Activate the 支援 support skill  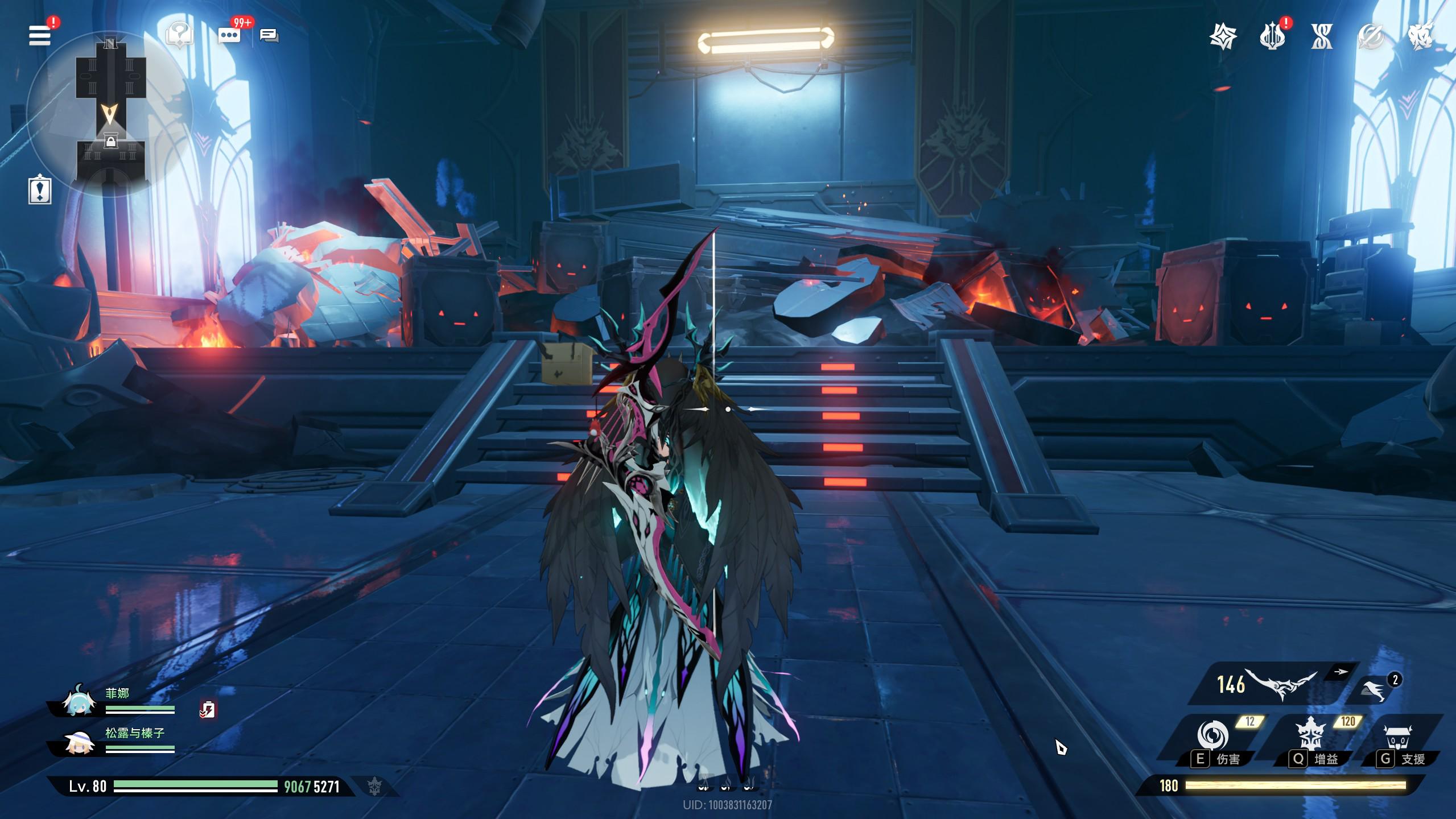click(1399, 738)
